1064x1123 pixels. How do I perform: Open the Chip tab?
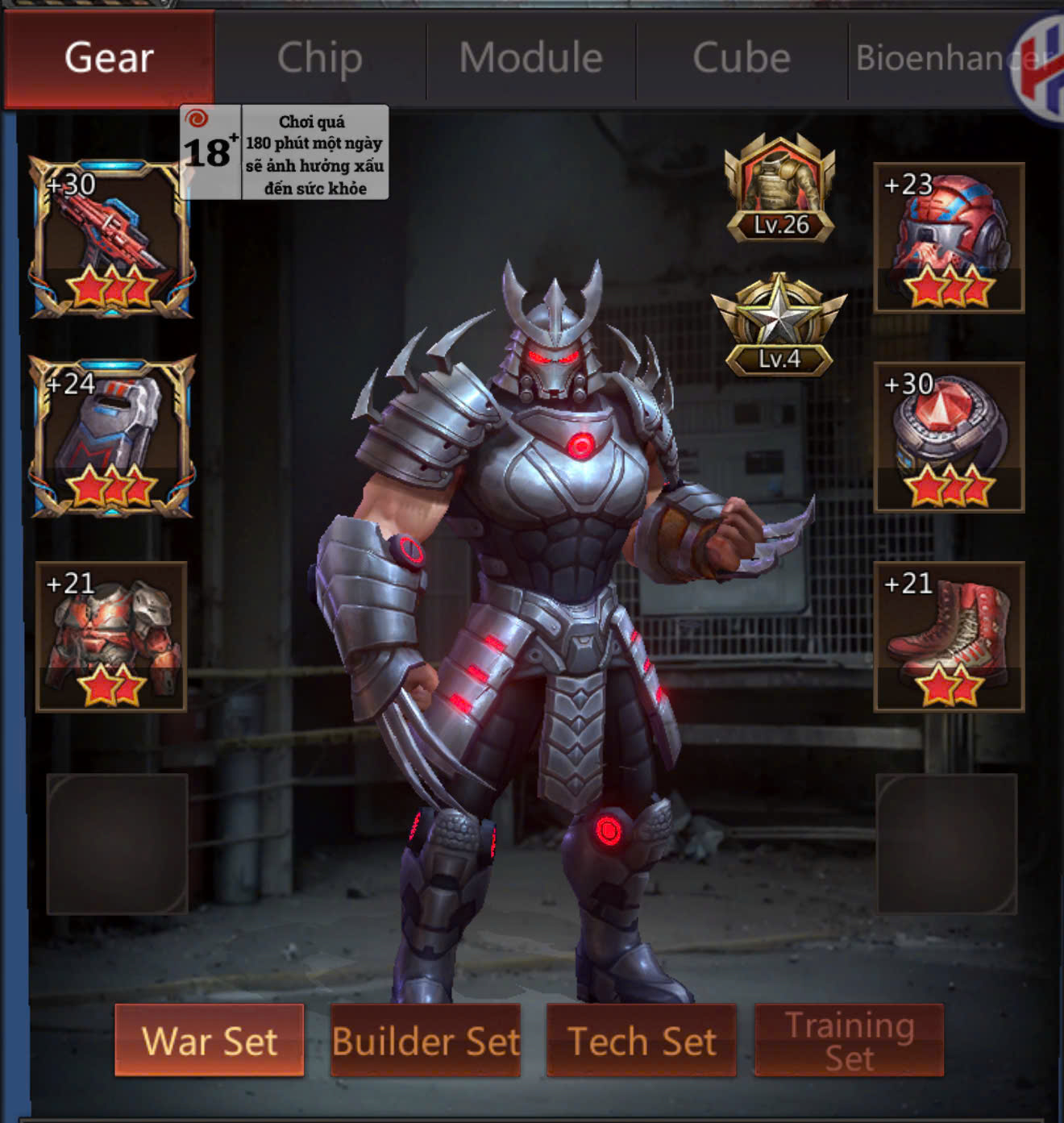click(320, 58)
